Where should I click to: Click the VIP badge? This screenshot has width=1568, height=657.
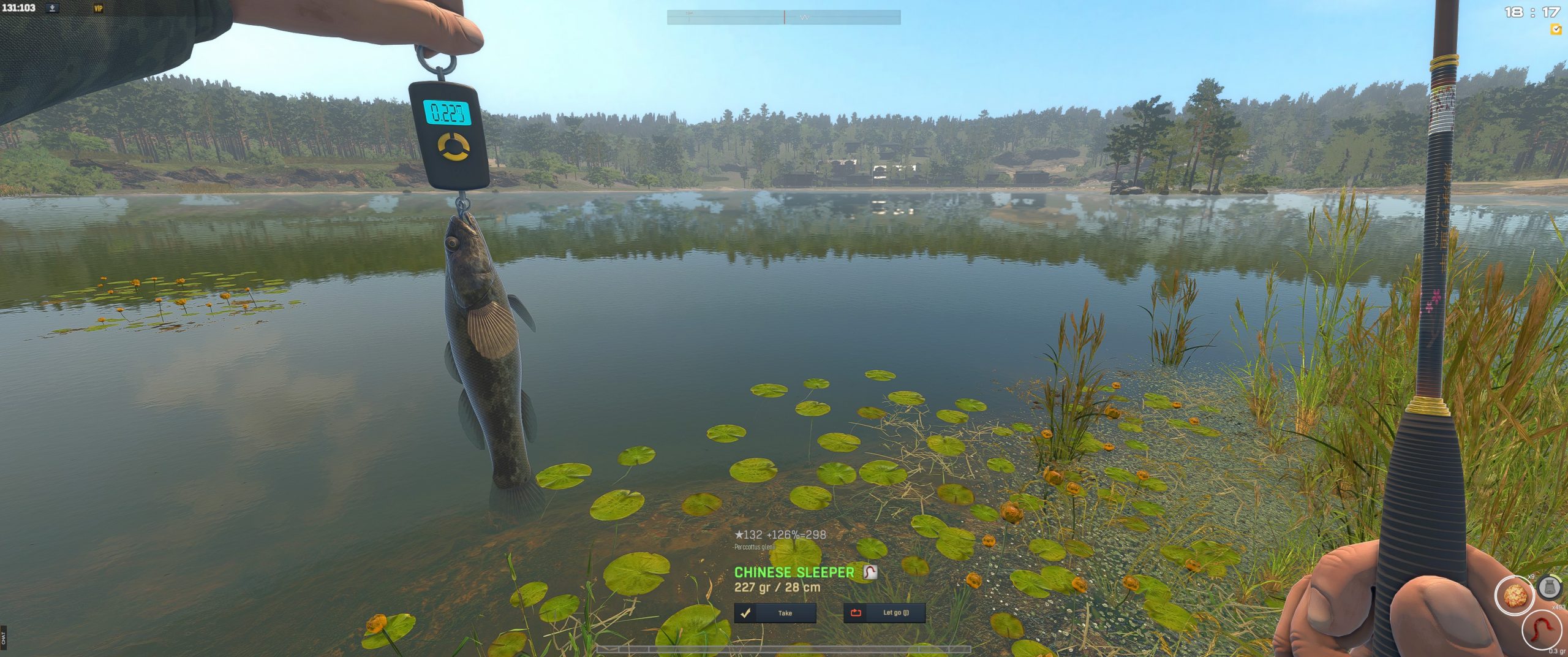click(x=98, y=9)
